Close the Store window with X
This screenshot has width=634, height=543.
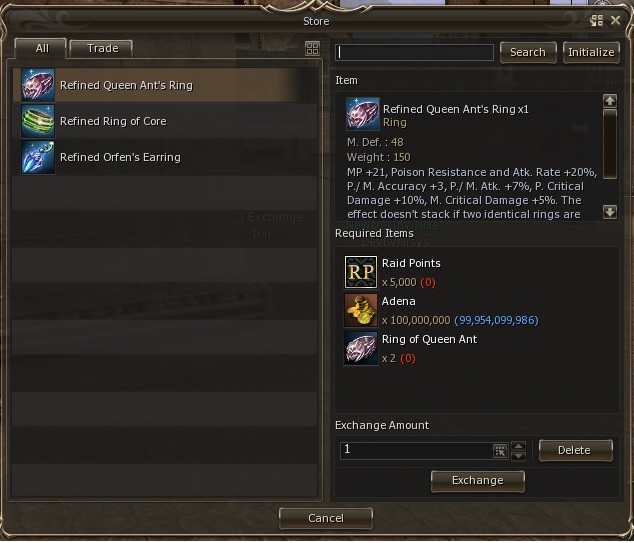click(x=616, y=20)
